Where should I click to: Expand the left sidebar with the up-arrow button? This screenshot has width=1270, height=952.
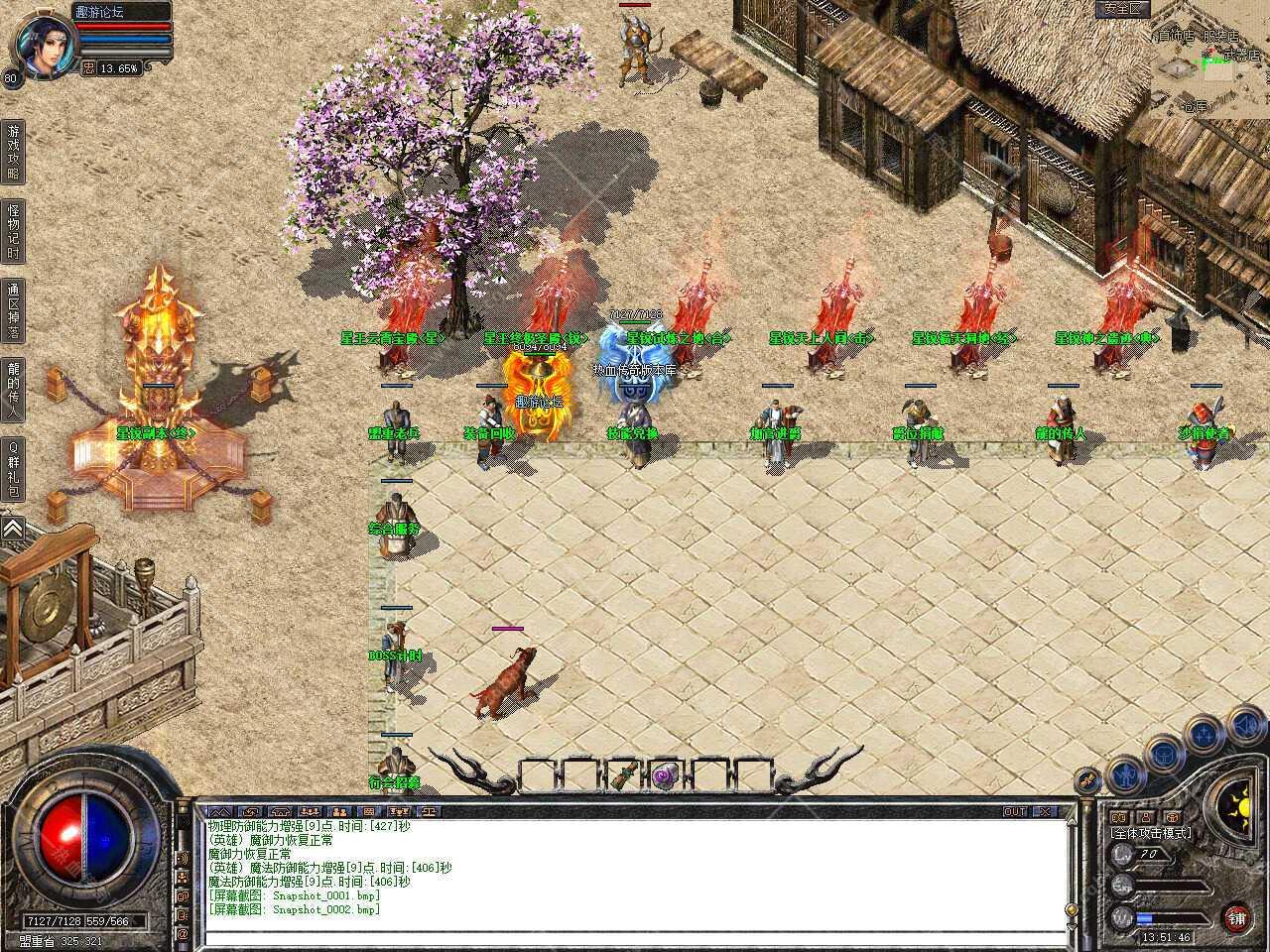(x=14, y=527)
